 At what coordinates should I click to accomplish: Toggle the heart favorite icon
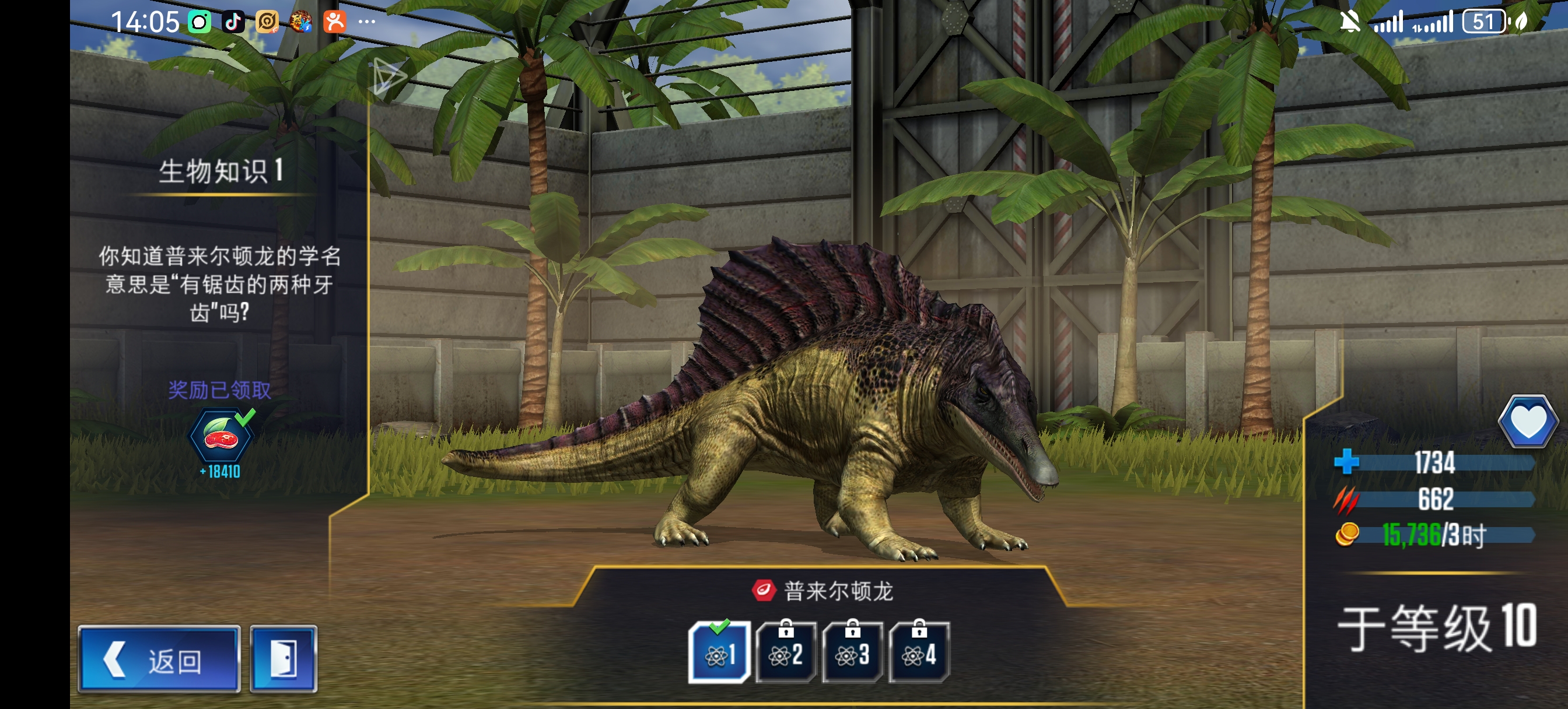pyautogui.click(x=1528, y=422)
